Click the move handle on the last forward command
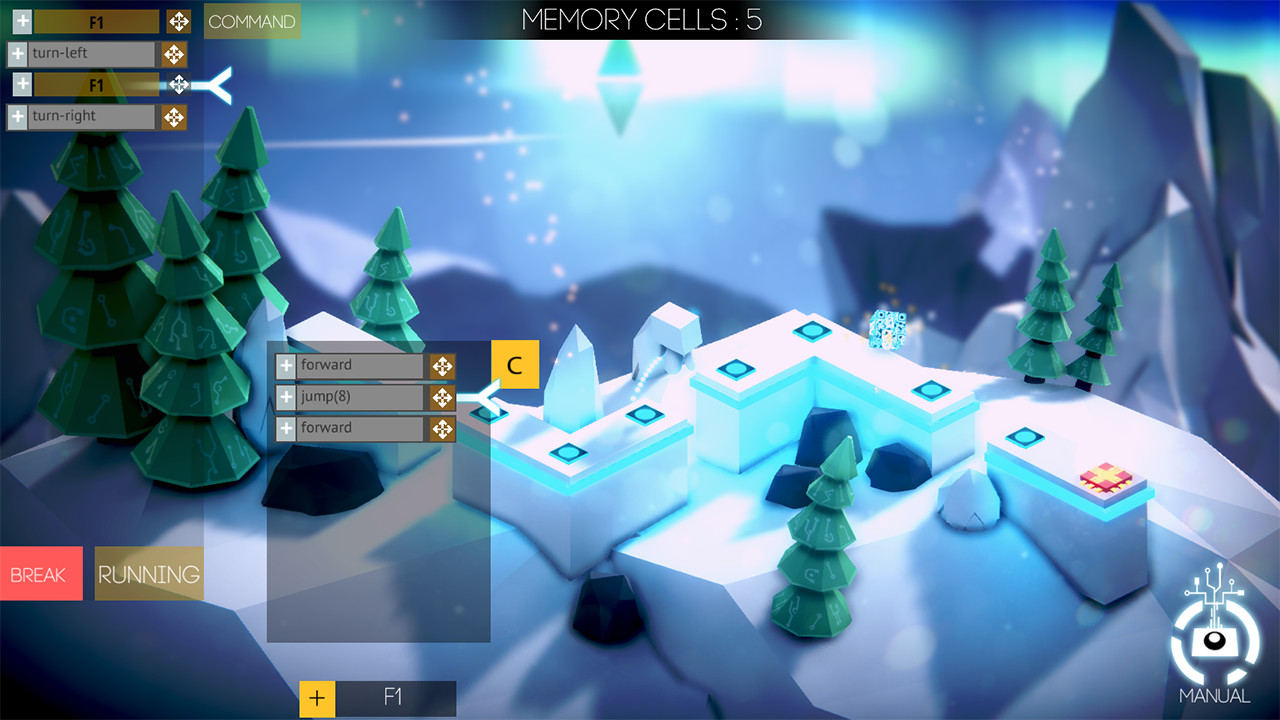 442,428
